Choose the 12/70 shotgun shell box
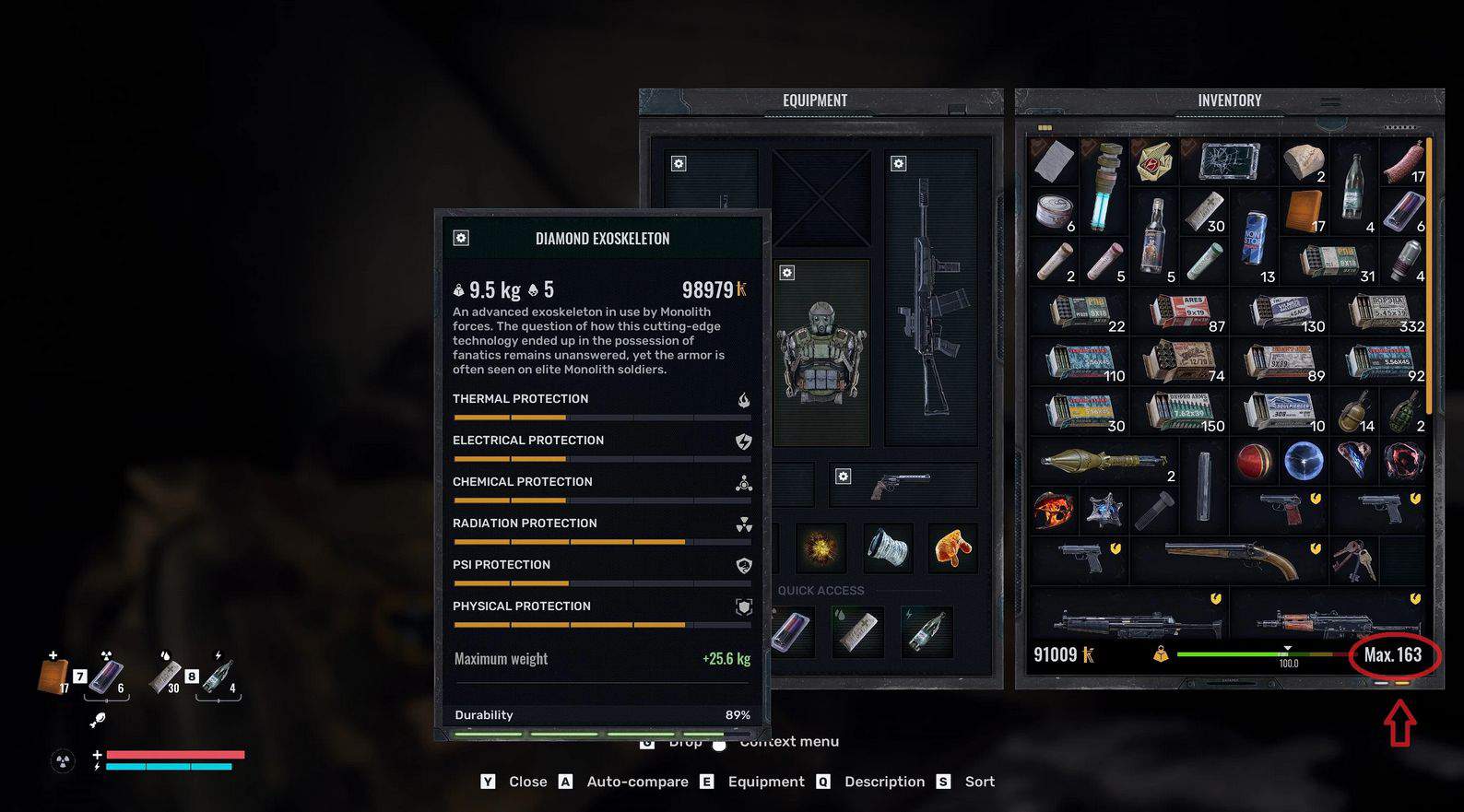1464x812 pixels. (x=1183, y=361)
